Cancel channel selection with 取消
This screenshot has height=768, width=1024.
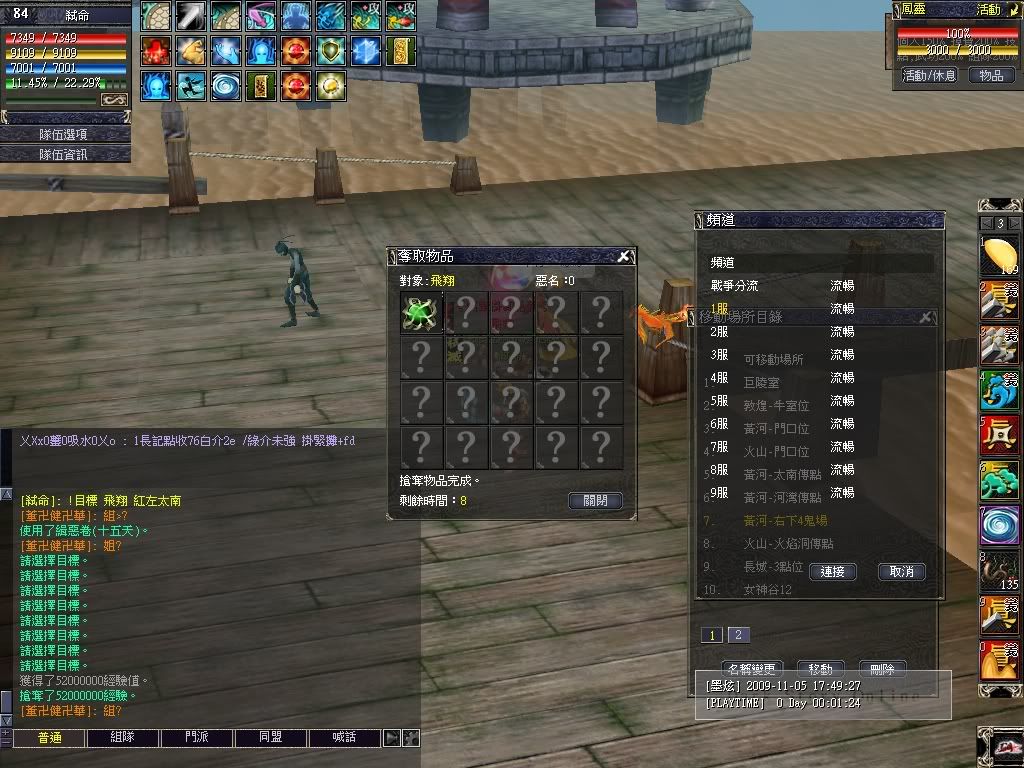click(x=901, y=572)
